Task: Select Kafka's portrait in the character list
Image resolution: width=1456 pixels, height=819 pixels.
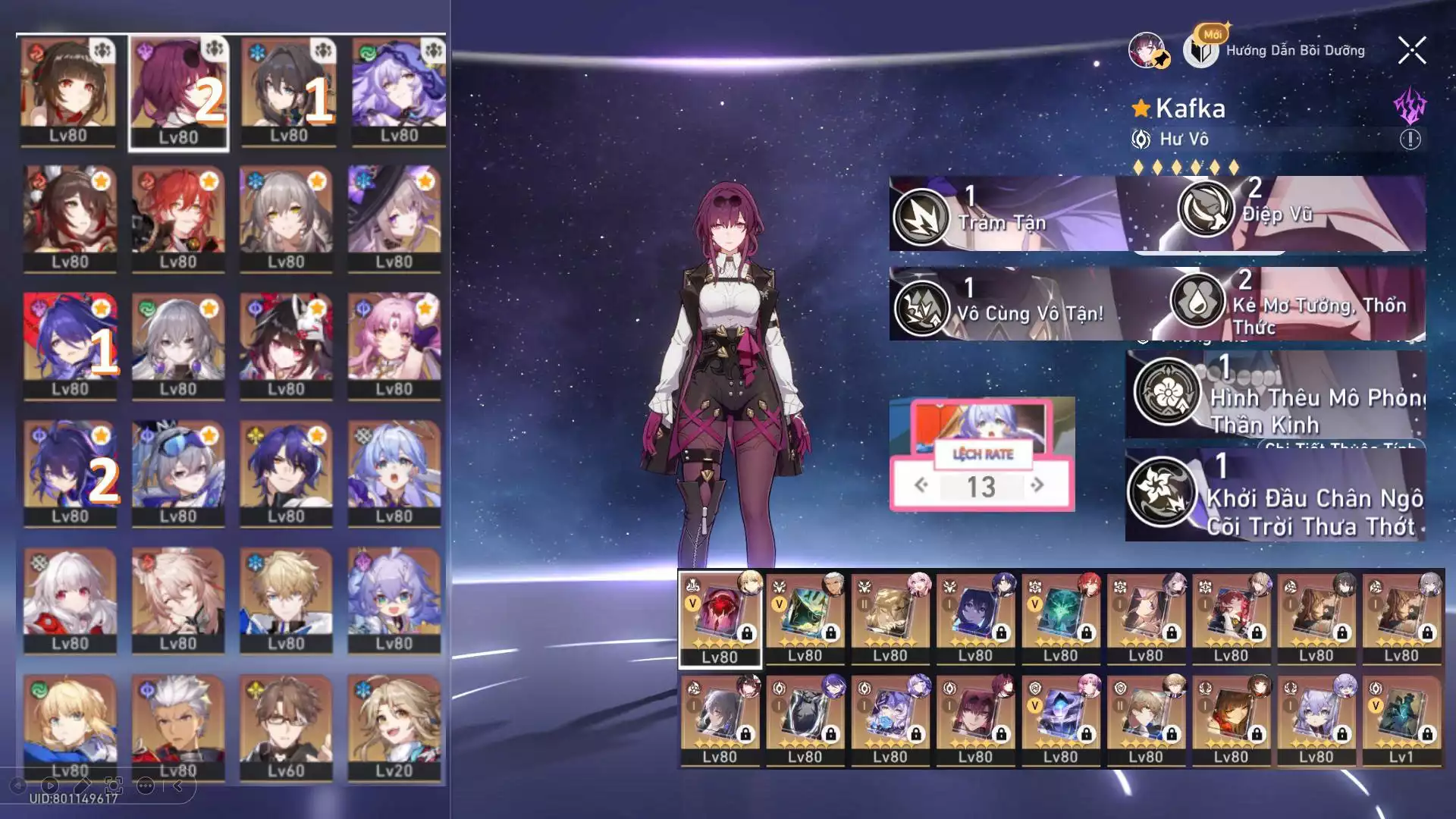Action: 178,93
